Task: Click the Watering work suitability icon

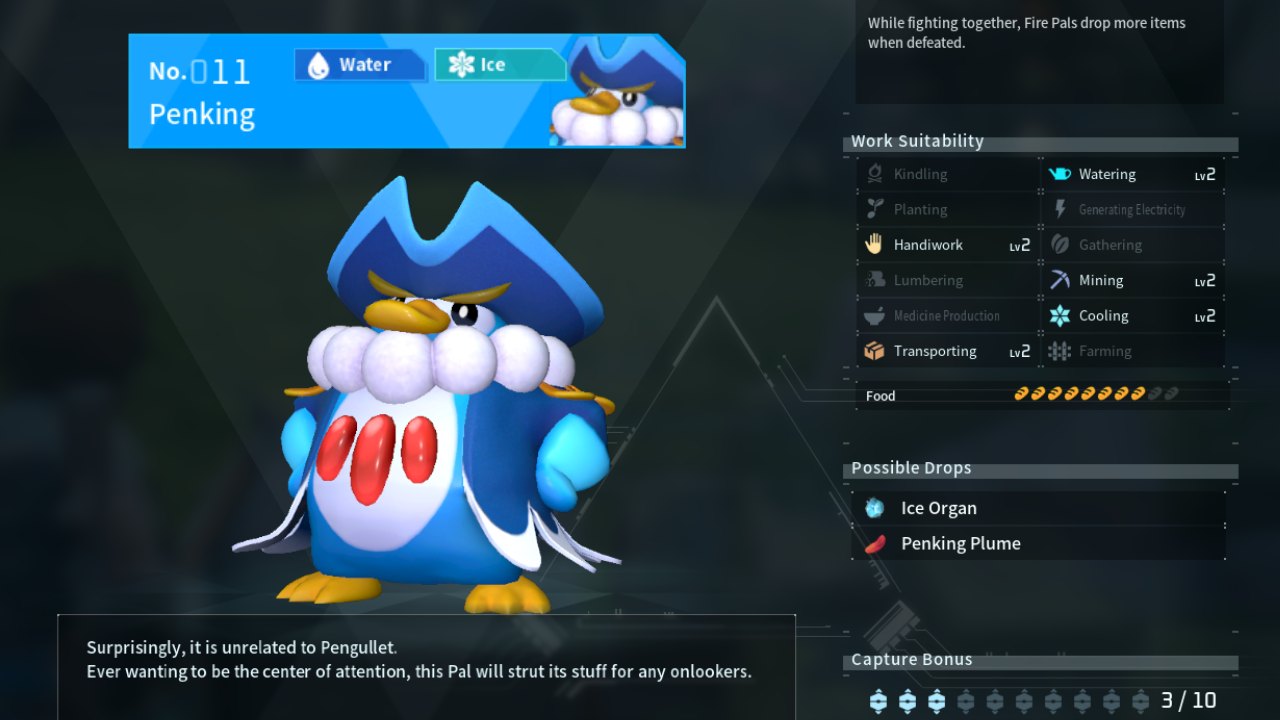Action: pyautogui.click(x=1058, y=173)
